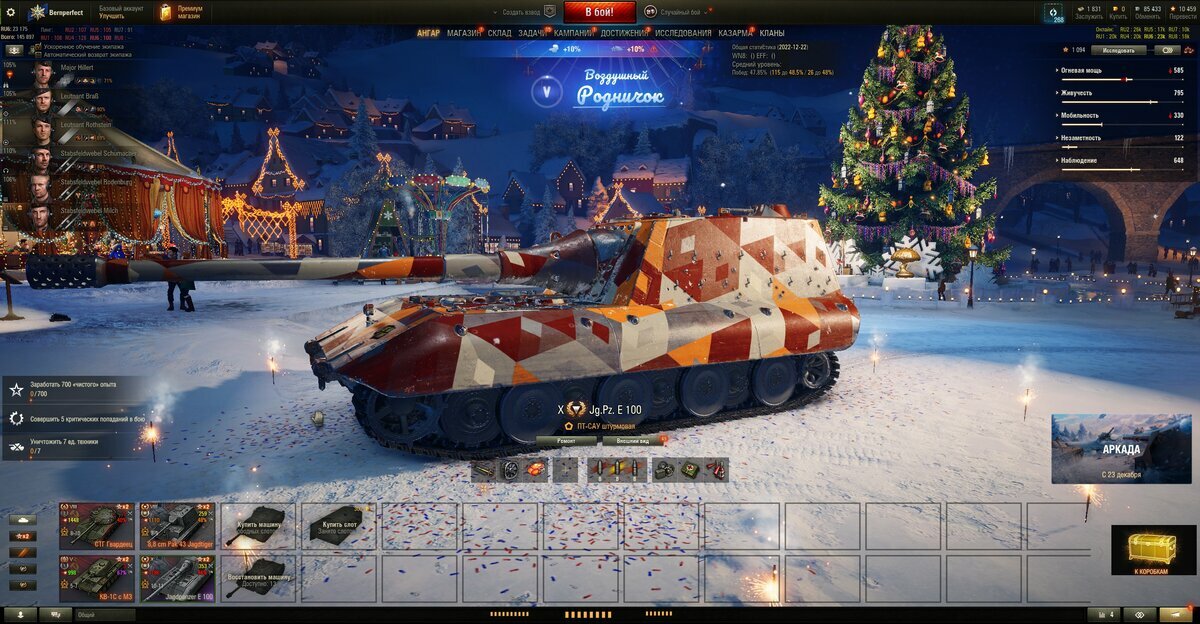Open the Магазин tab
1200x624 pixels.
[x=463, y=33]
